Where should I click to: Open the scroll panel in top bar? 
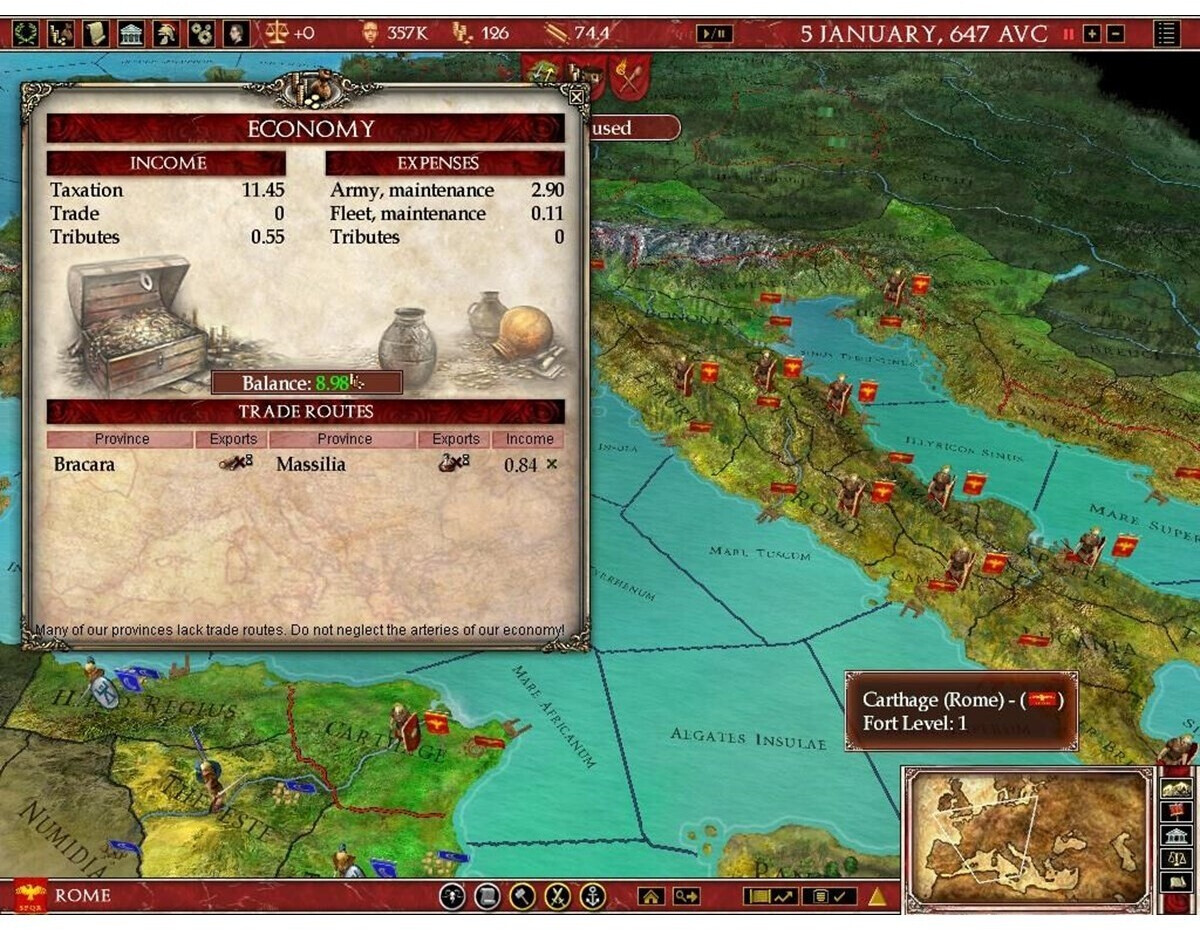[x=96, y=33]
